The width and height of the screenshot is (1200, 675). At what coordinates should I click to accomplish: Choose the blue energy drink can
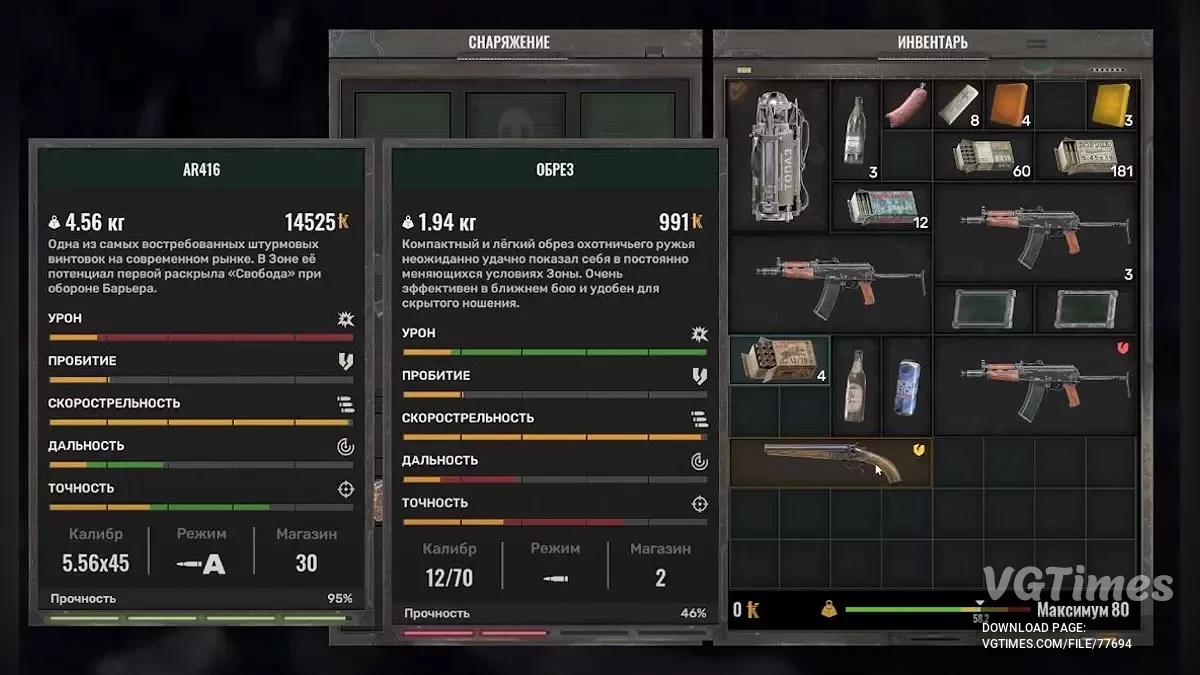[x=906, y=385]
